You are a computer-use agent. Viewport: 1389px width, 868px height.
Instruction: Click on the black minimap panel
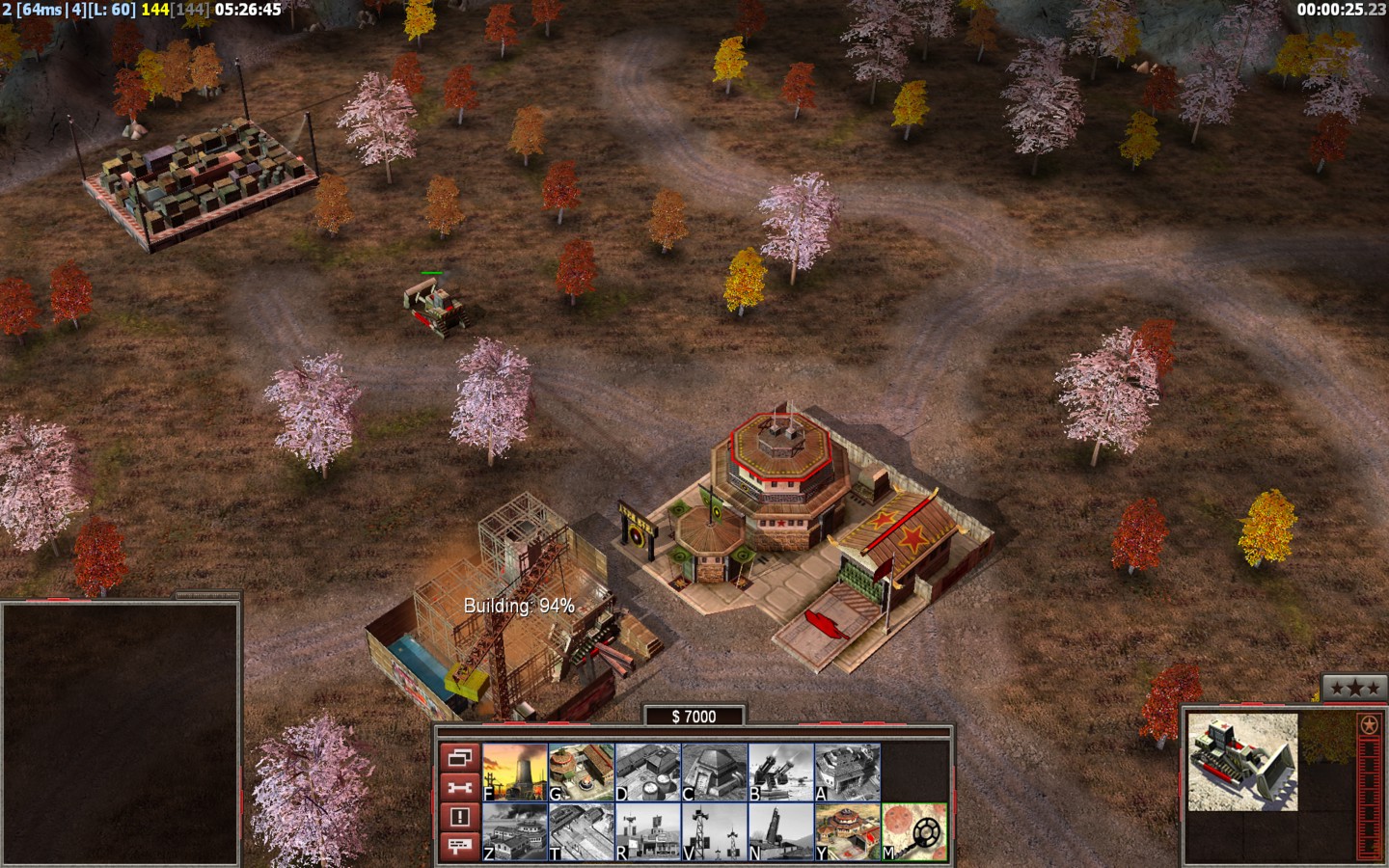pos(120,734)
